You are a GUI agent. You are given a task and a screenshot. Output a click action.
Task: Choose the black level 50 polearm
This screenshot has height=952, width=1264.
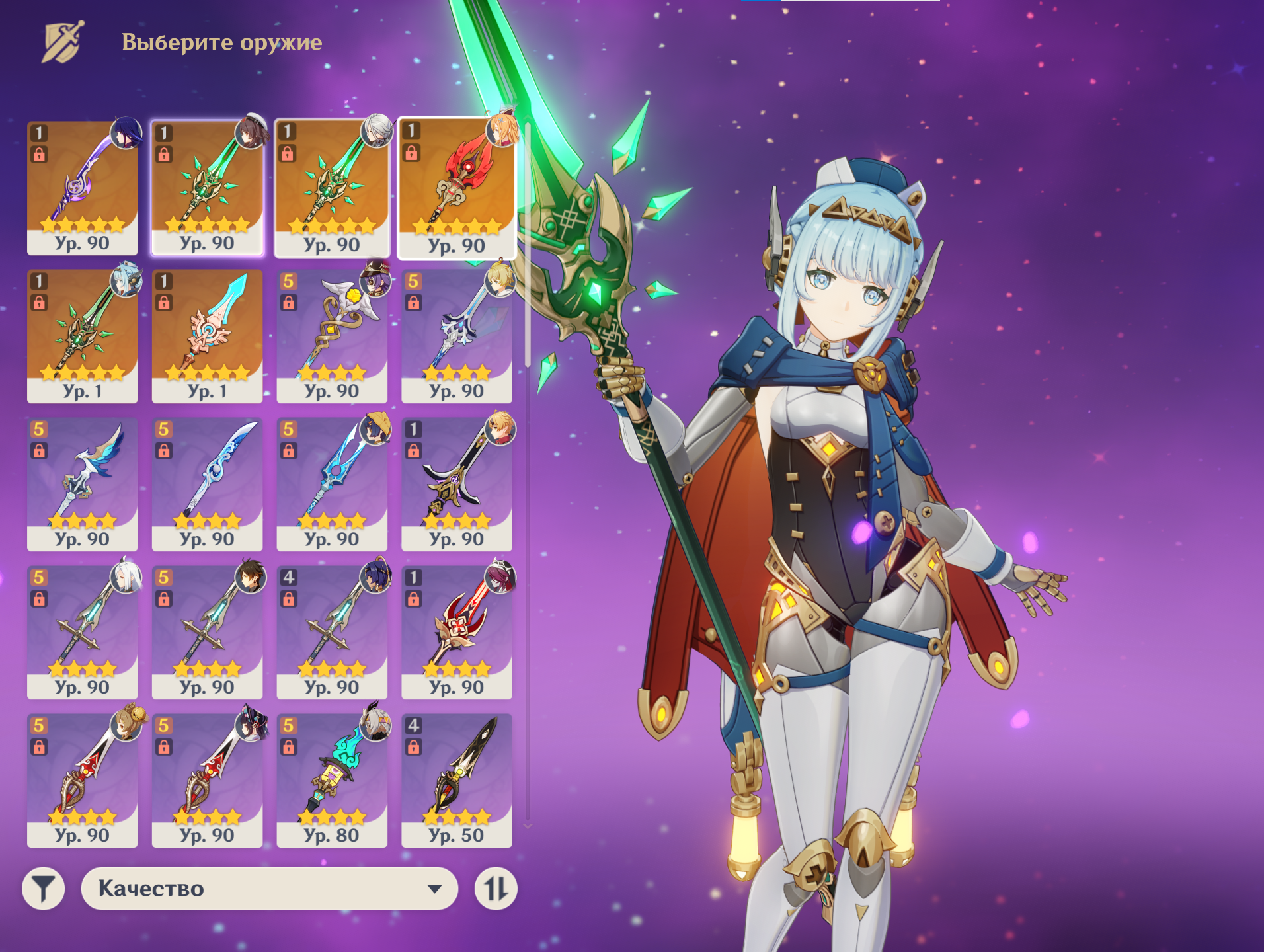(456, 779)
